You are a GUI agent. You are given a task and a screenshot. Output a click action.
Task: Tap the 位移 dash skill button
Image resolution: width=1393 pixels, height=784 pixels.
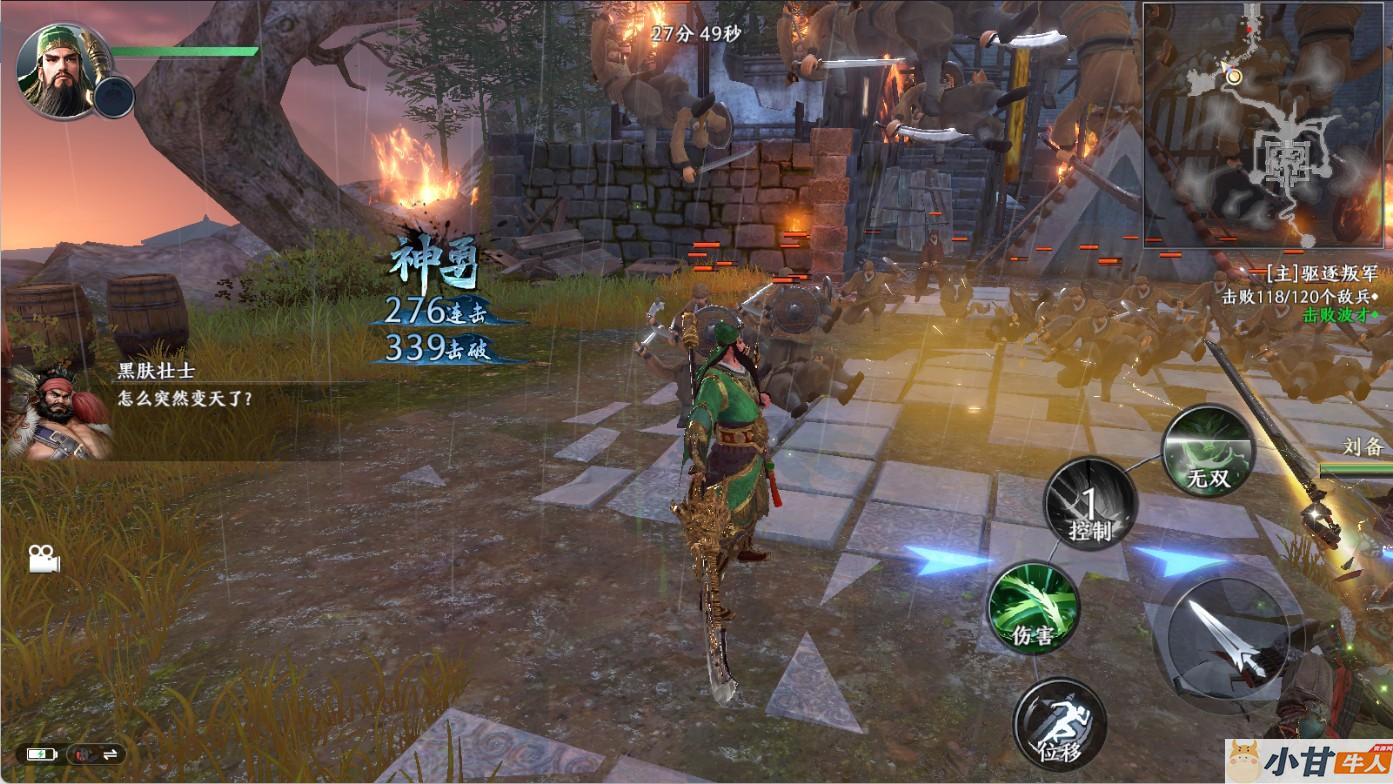pos(1059,724)
